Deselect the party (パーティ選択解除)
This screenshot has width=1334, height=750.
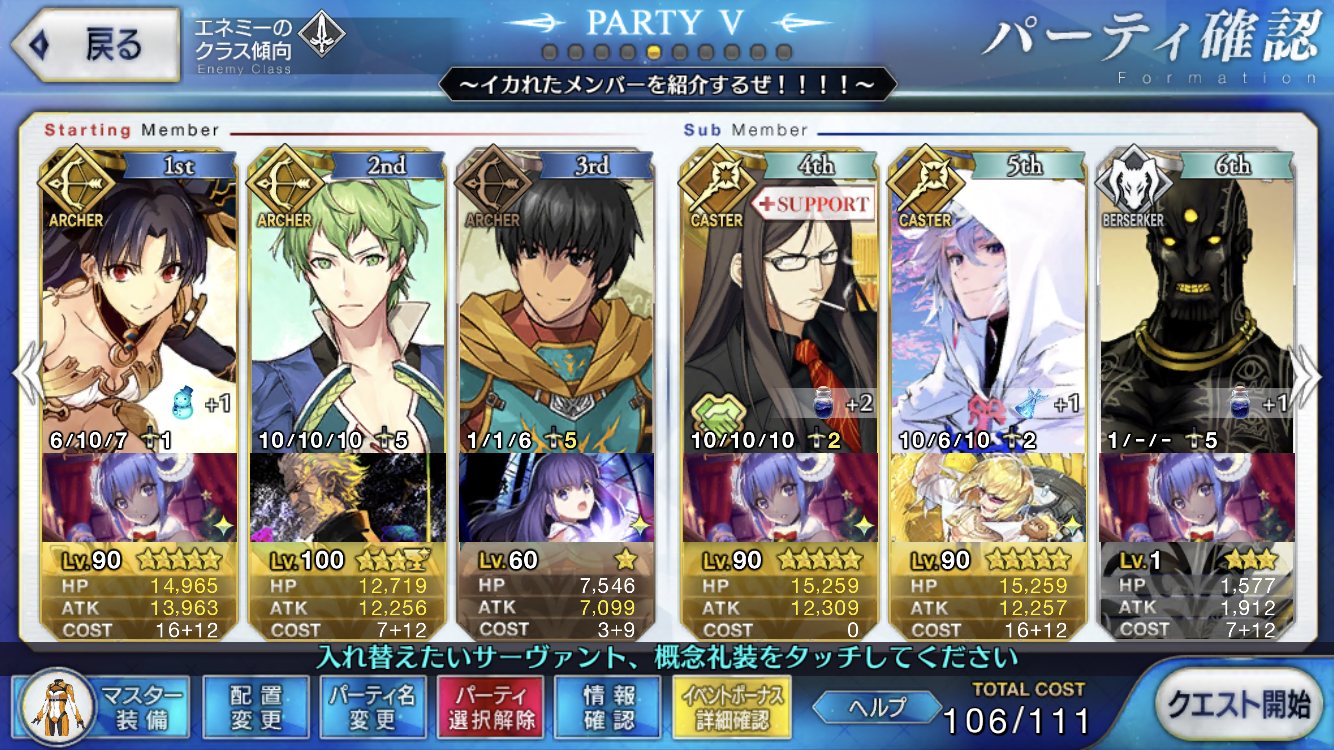pyautogui.click(x=489, y=707)
